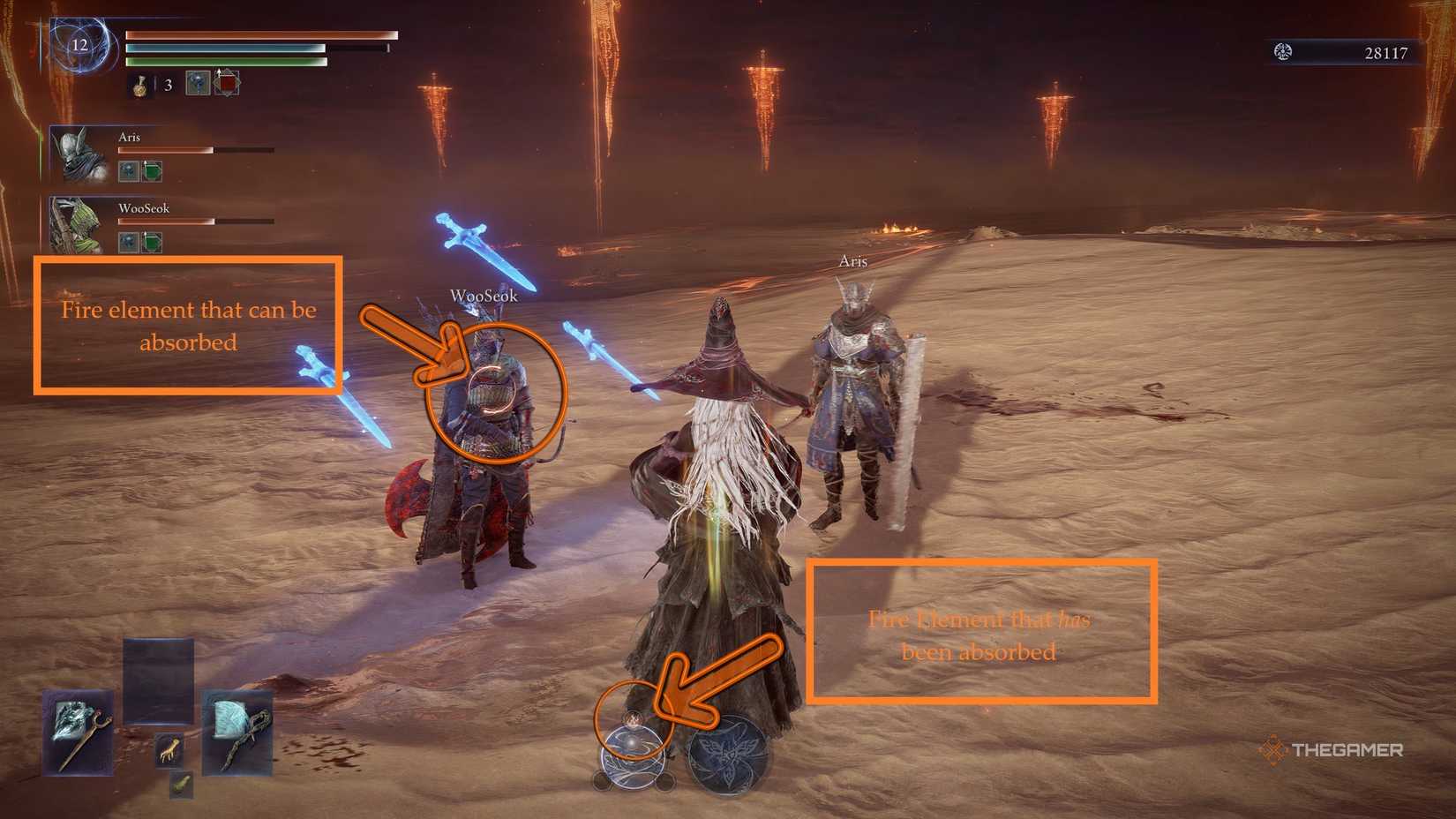The image size is (1456, 819).
Task: Click the butterfly sigil skill circle
Action: tap(726, 755)
